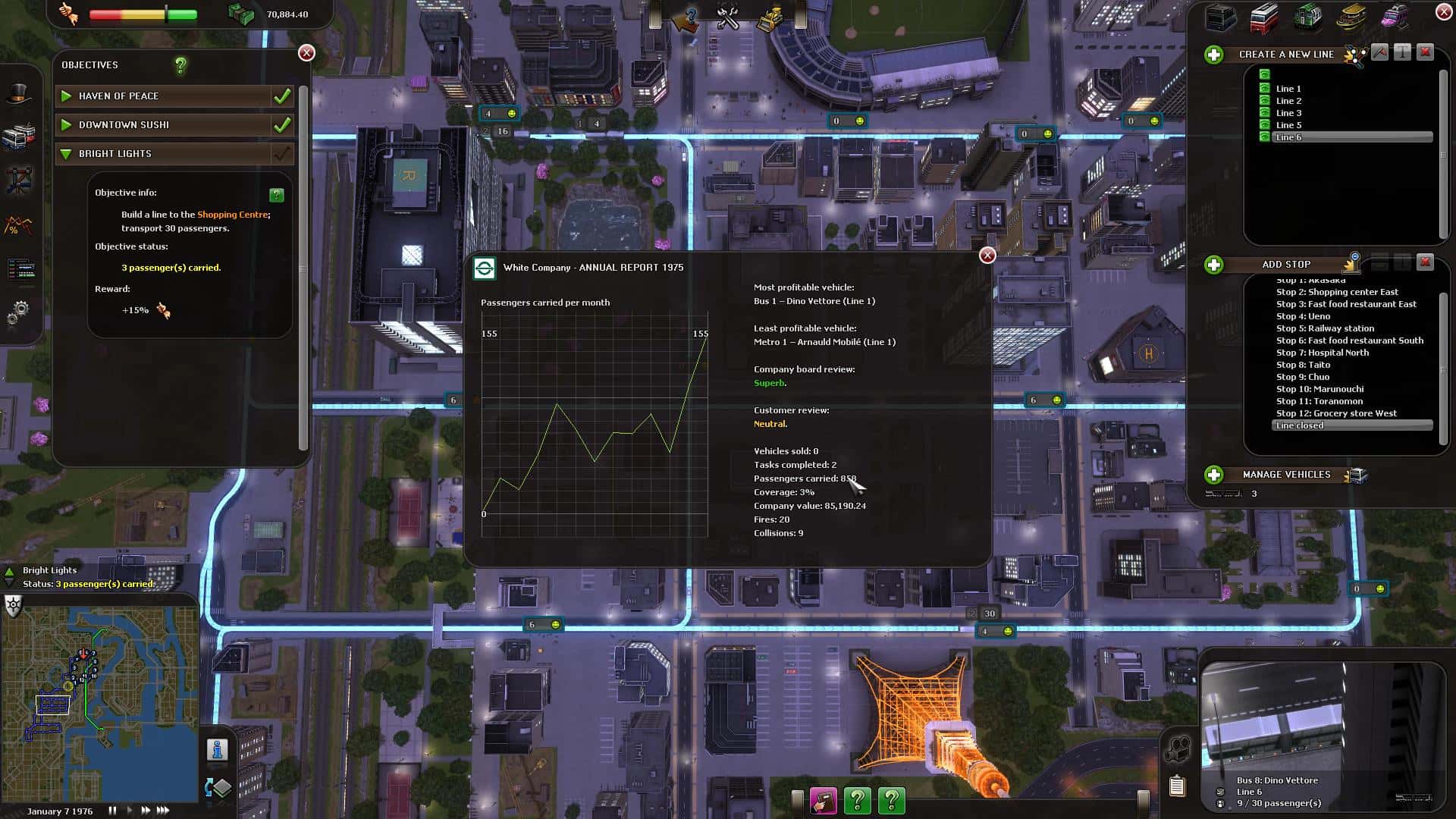Click the red X to delete selected line
The image size is (1456, 819).
[1426, 53]
